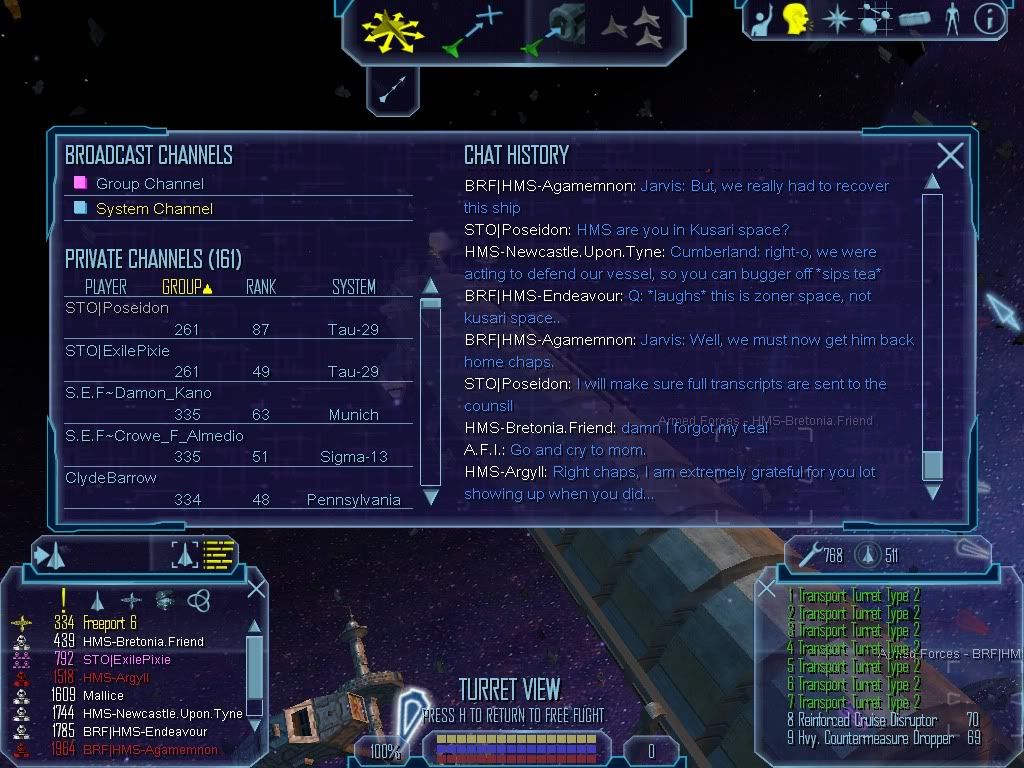
Task: Open the star-shaped nav map icon
Action: 836,20
